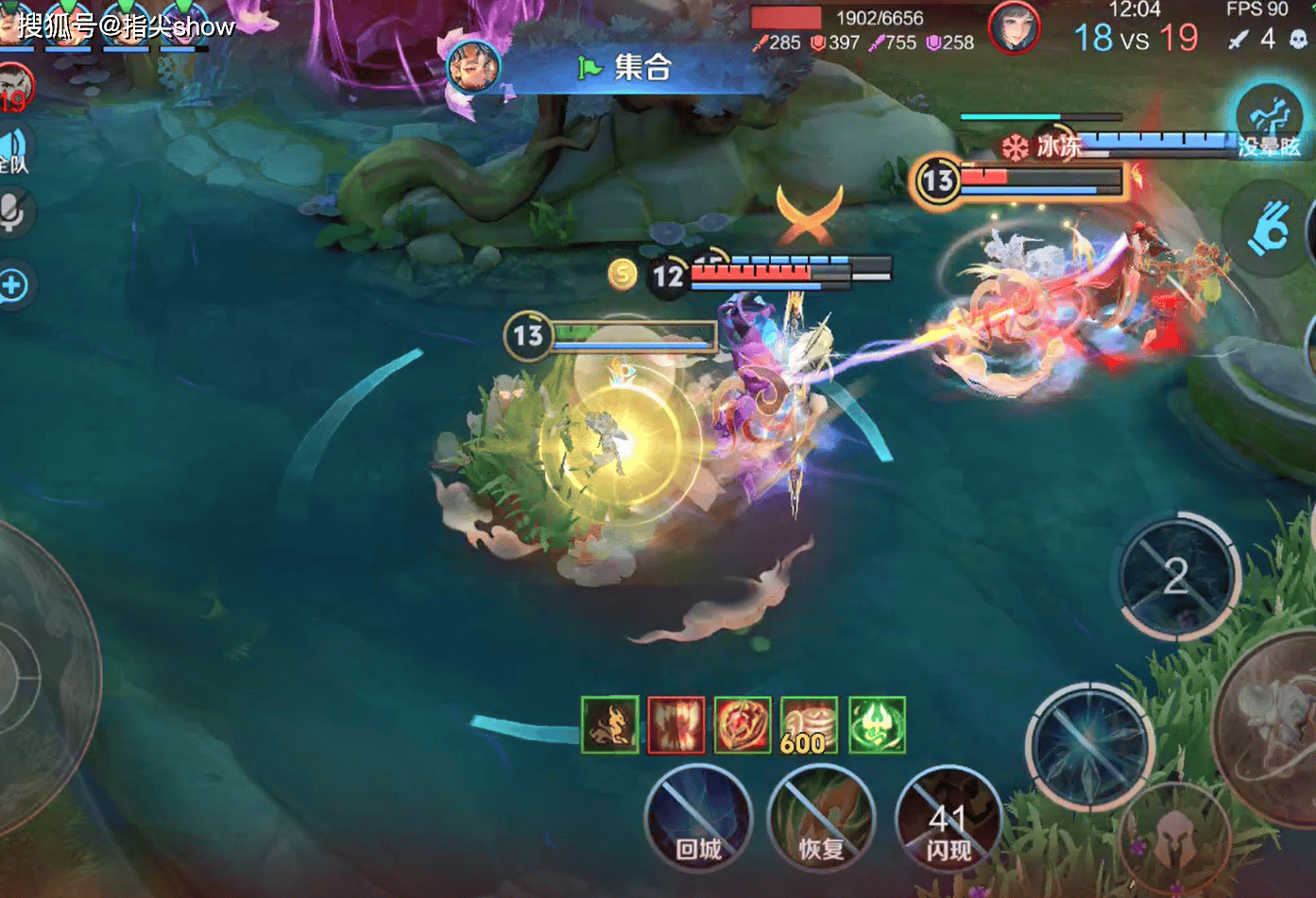Trigger the skill button marked 2

[x=1177, y=575]
